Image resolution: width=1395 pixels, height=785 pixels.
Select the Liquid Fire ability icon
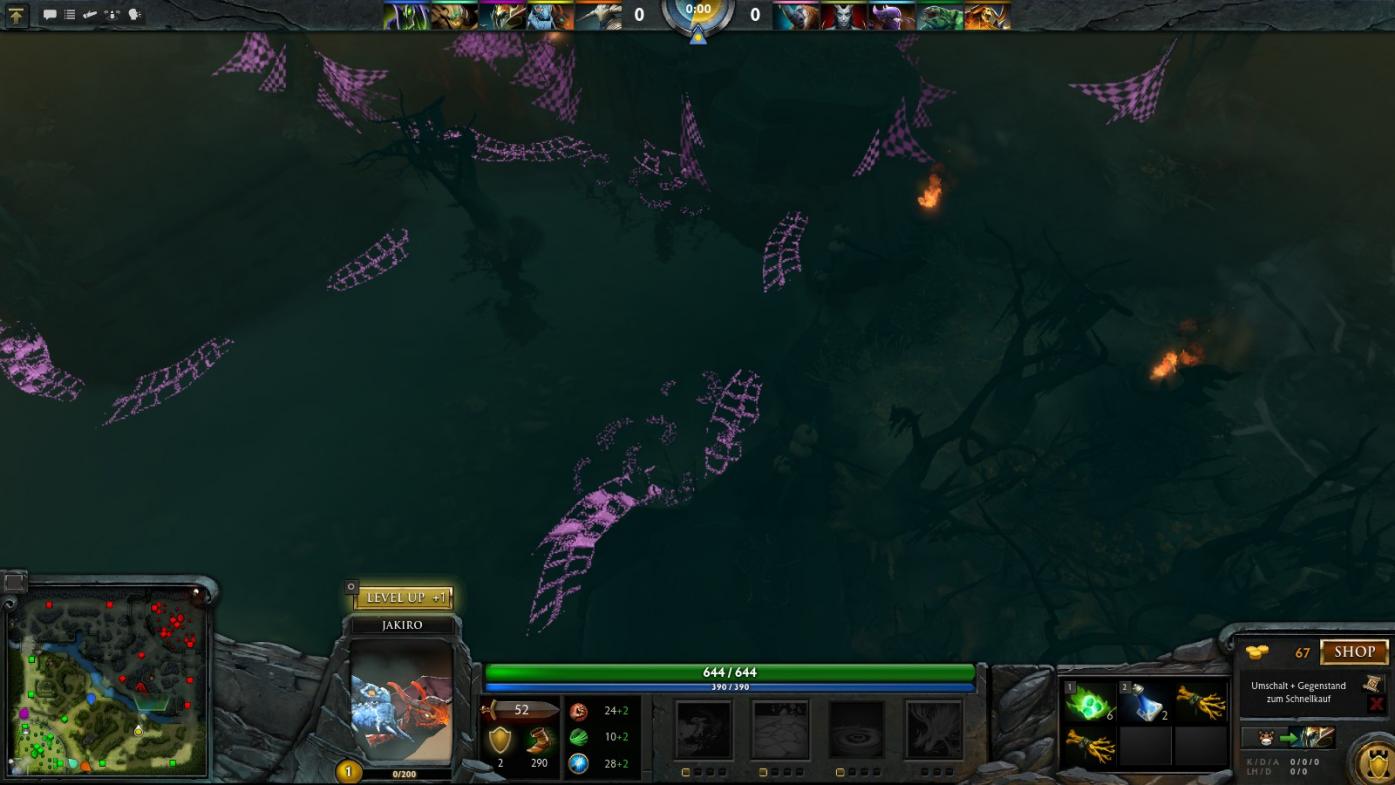click(857, 730)
